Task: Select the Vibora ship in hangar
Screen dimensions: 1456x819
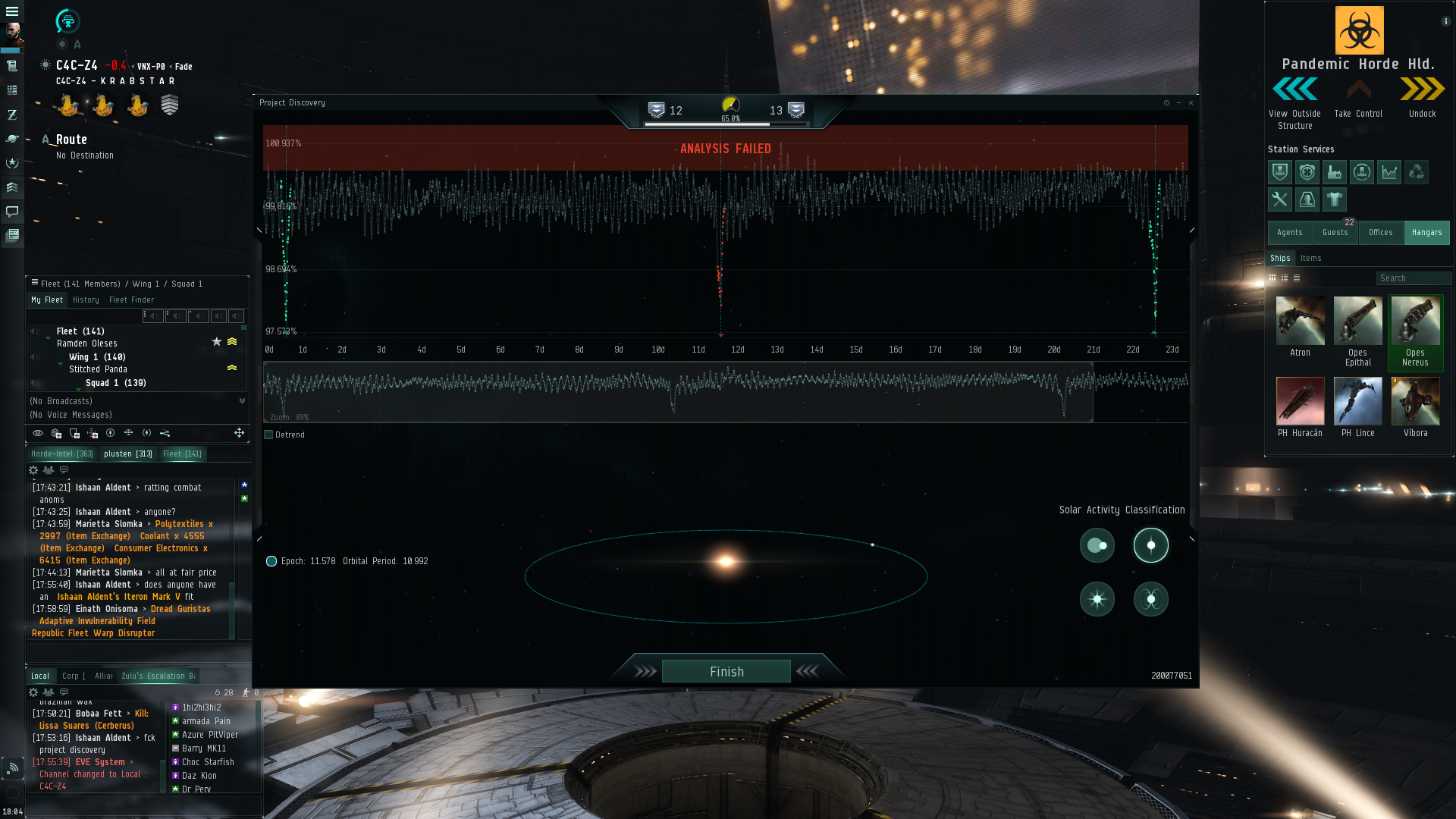Action: (1415, 402)
